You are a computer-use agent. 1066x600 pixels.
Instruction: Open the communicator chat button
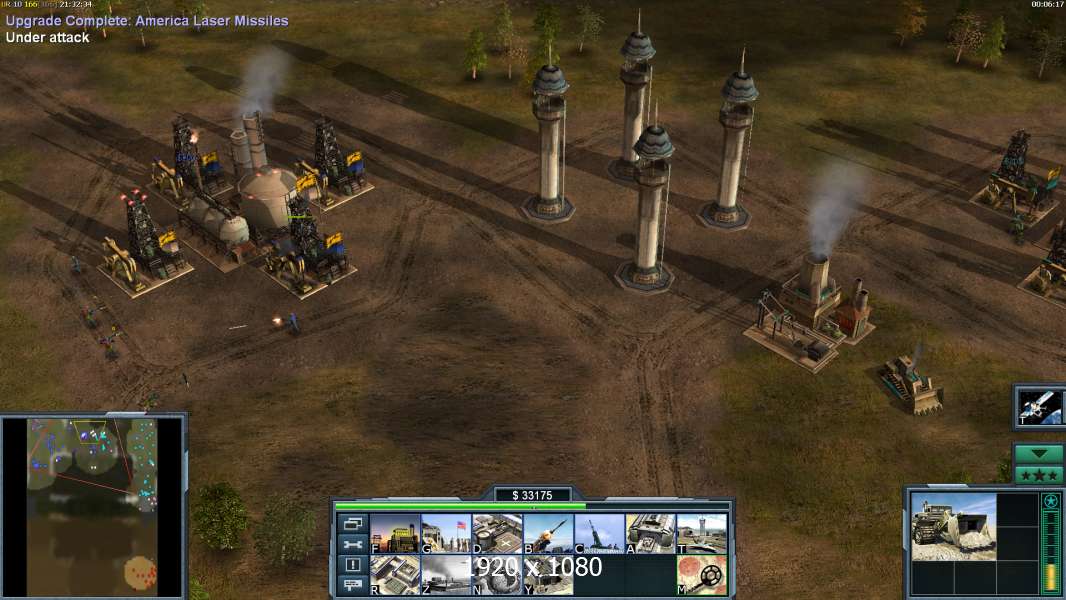pyautogui.click(x=352, y=586)
